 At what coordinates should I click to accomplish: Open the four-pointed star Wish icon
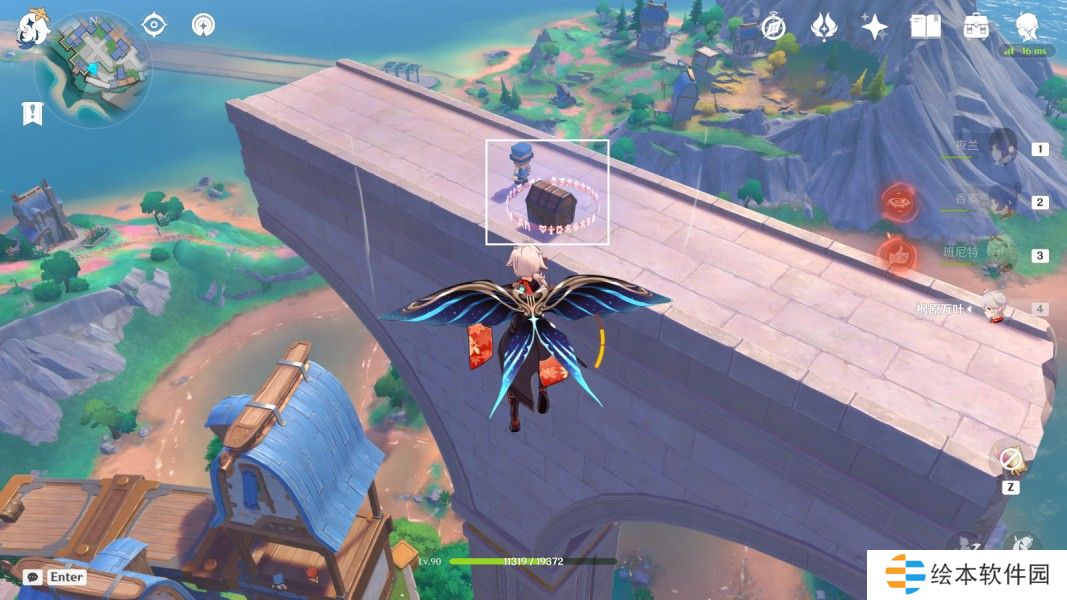[x=875, y=28]
